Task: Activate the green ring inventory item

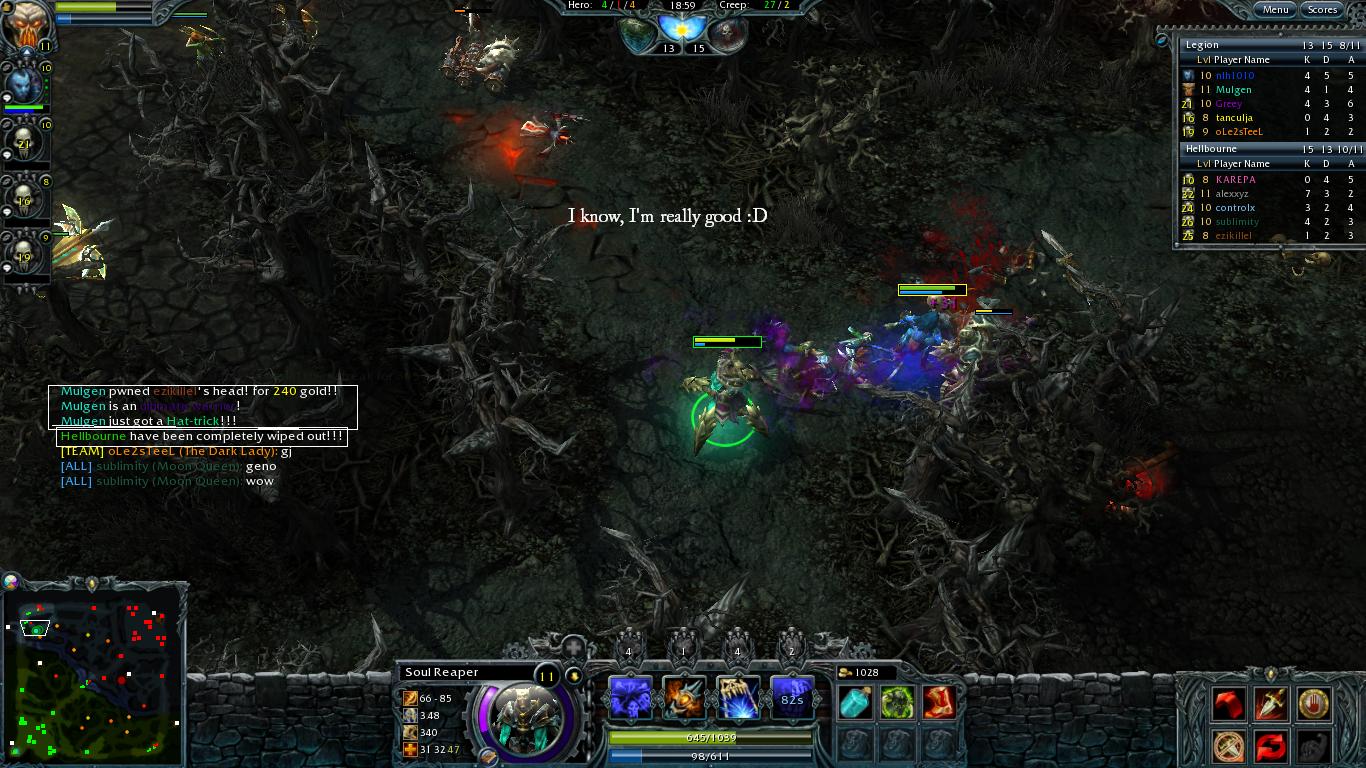Action: point(897,704)
